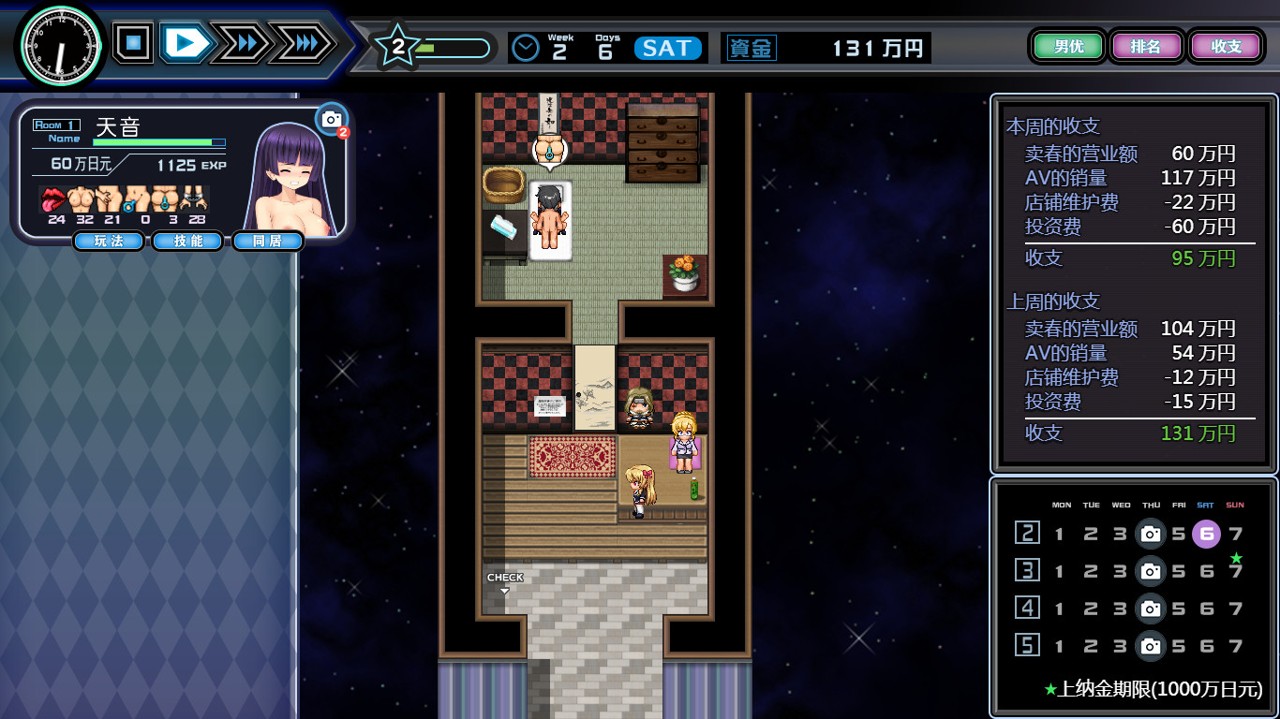Toggle the 收支 income panel
1280x719 pixels.
pos(1226,46)
